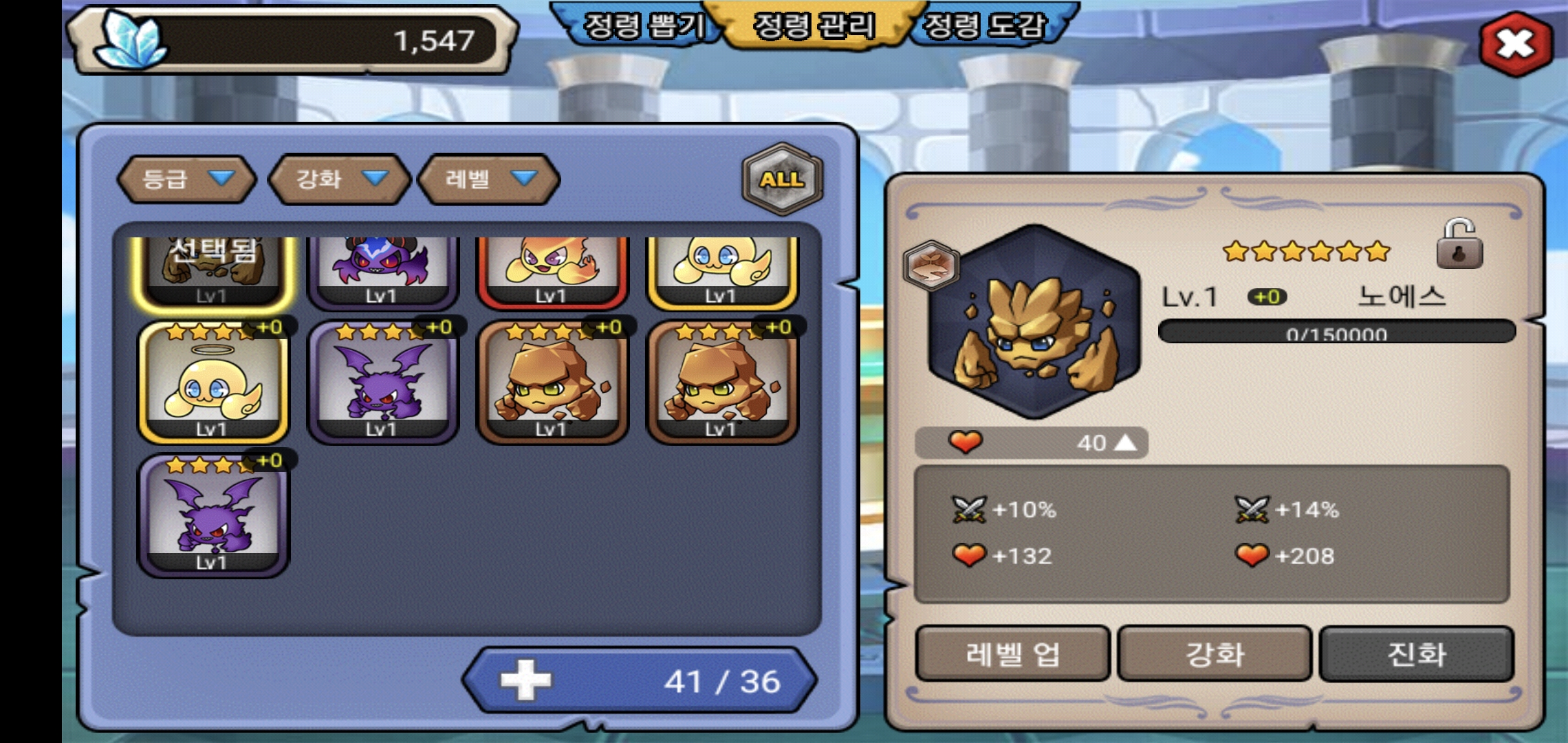Choose the 진화 evolve button
This screenshot has height=743, width=1568.
tap(1417, 654)
